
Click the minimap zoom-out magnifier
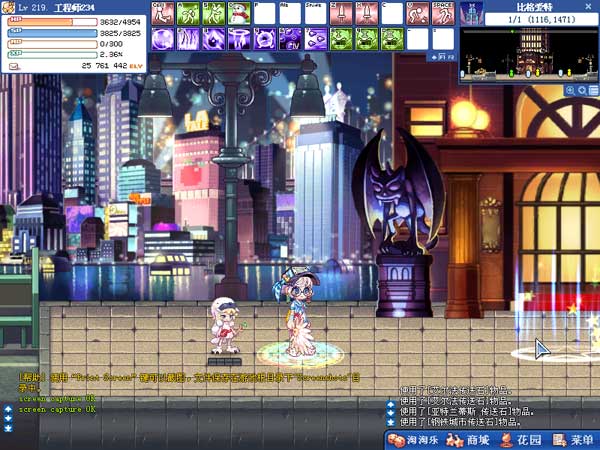tap(582, 91)
